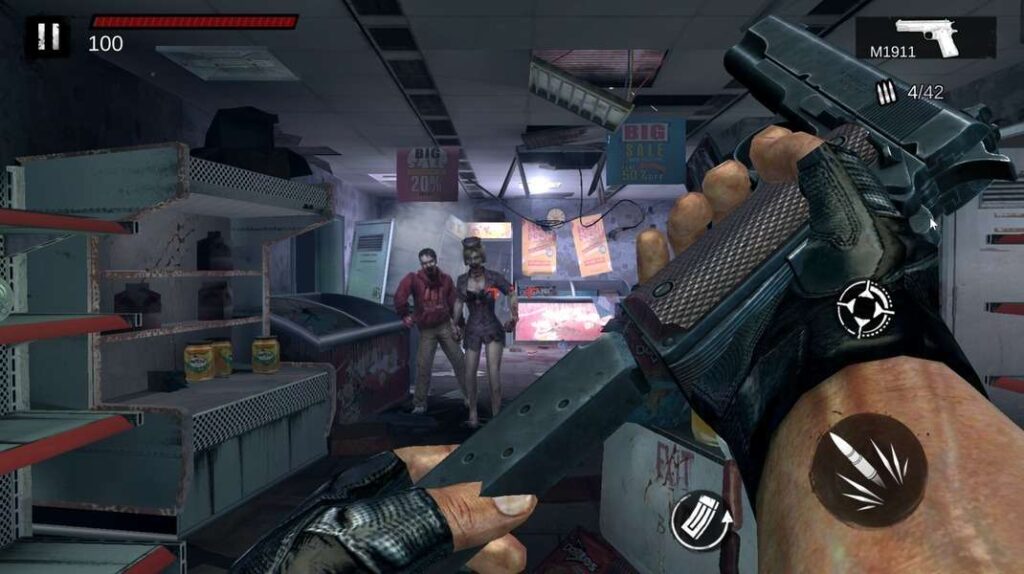Aim down sights with the crosshair button

[864, 308]
